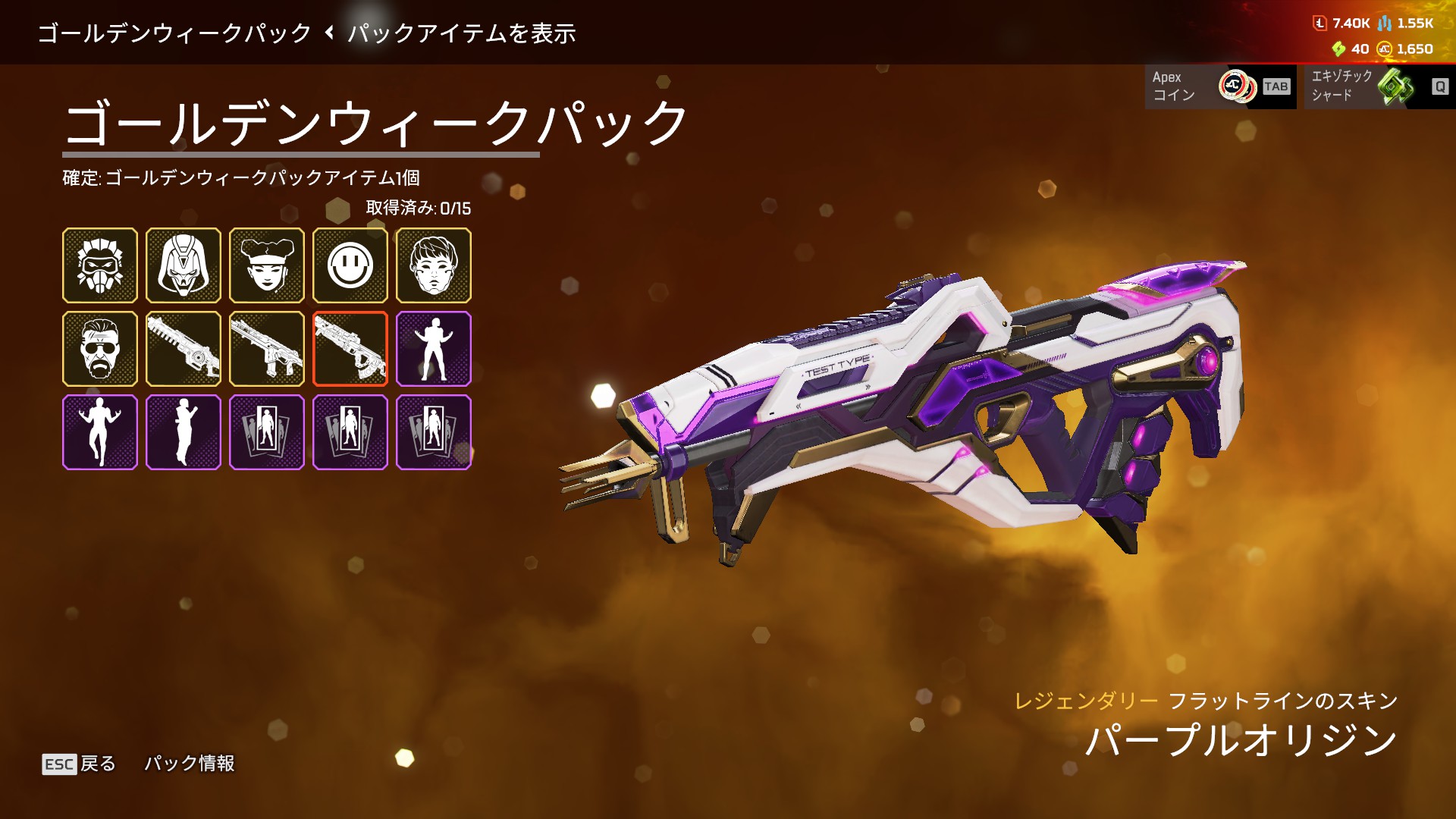Choose the emote figure with one leg raised

100,432
